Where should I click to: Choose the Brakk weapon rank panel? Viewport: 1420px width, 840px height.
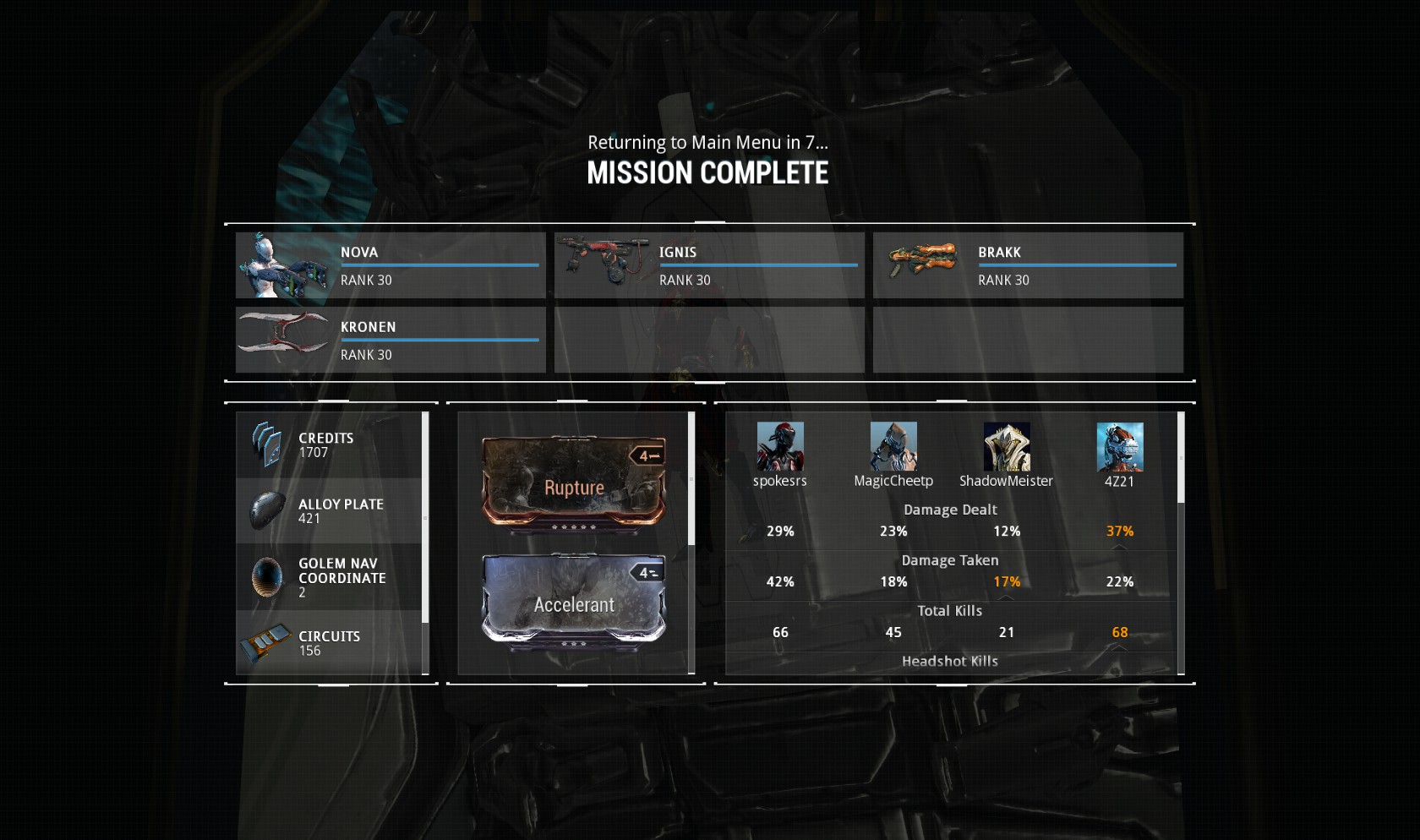1028,265
